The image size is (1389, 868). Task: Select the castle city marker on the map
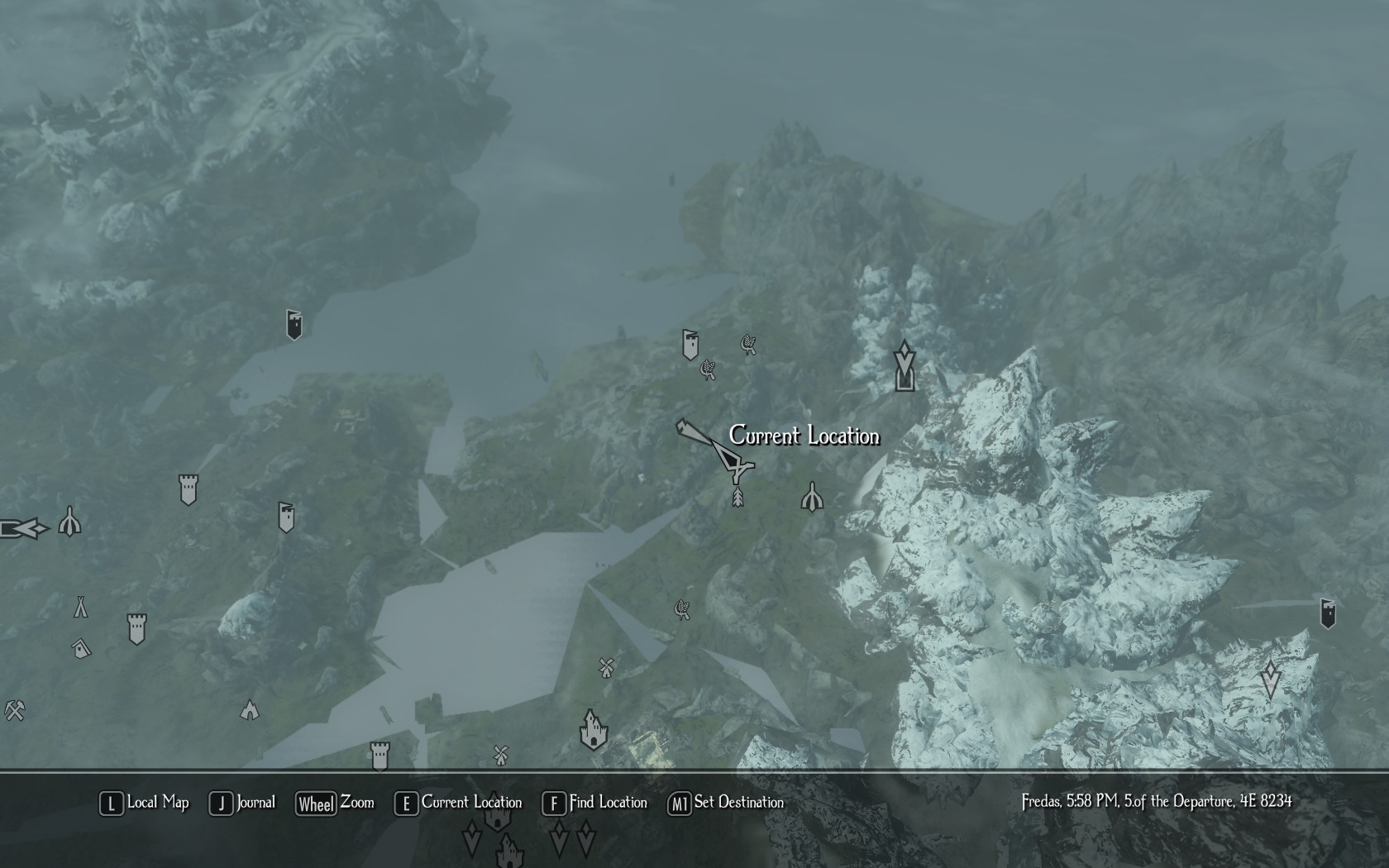(x=593, y=729)
